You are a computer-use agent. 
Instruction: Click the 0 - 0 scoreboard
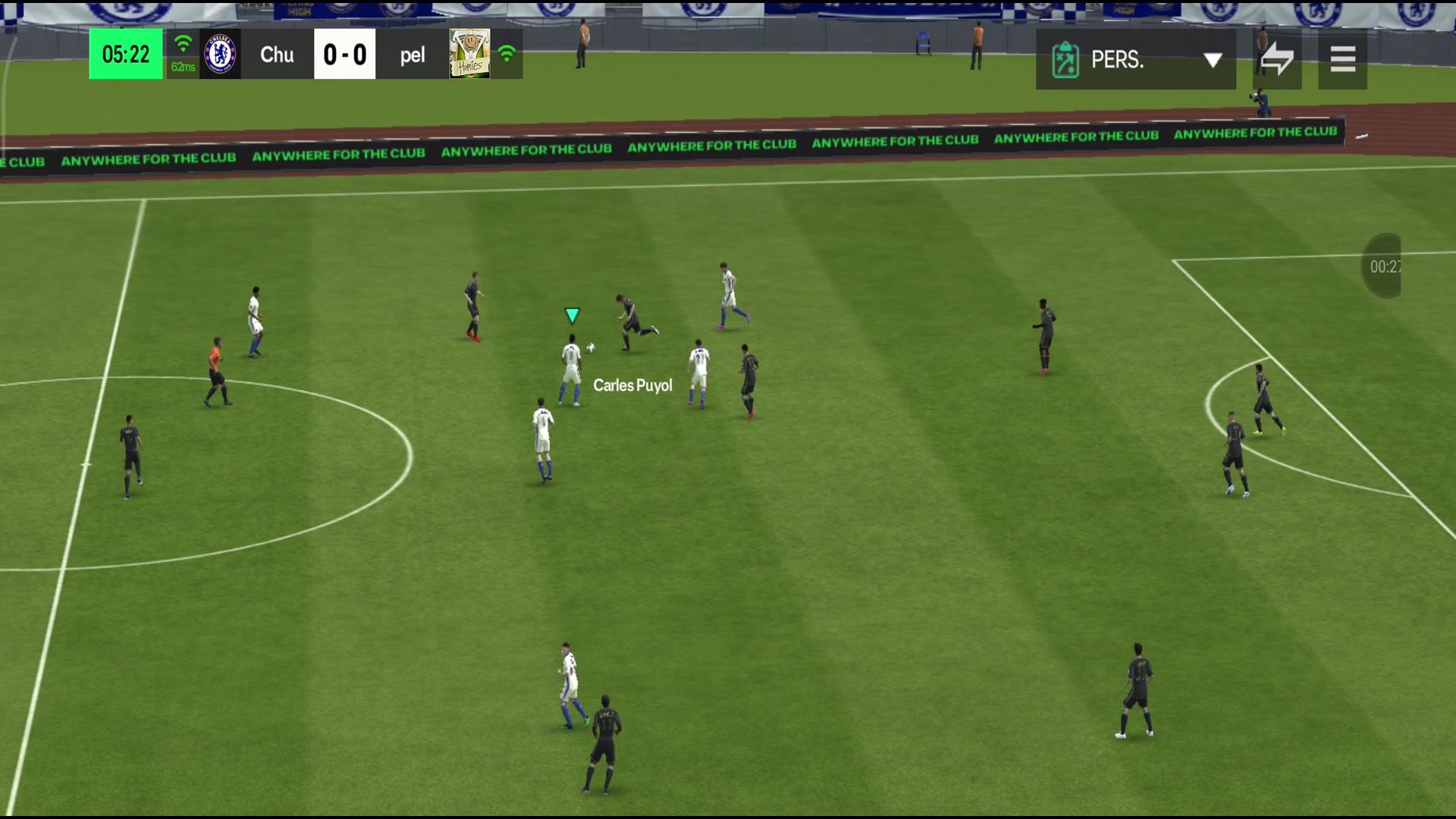click(345, 54)
